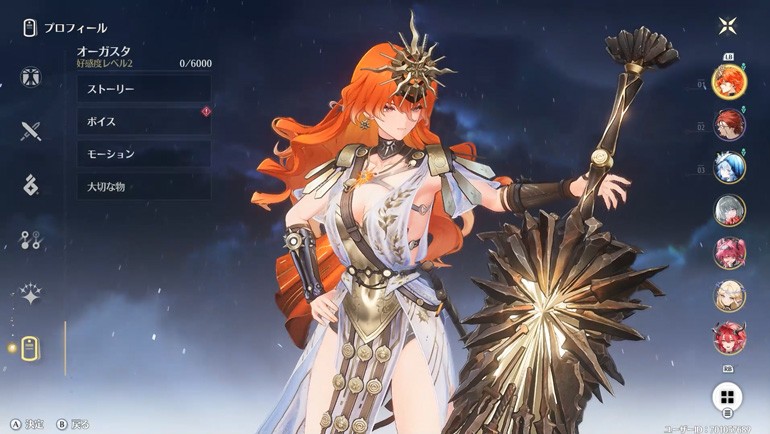
Task: Select the blue-haired character portrait
Action: point(729,167)
